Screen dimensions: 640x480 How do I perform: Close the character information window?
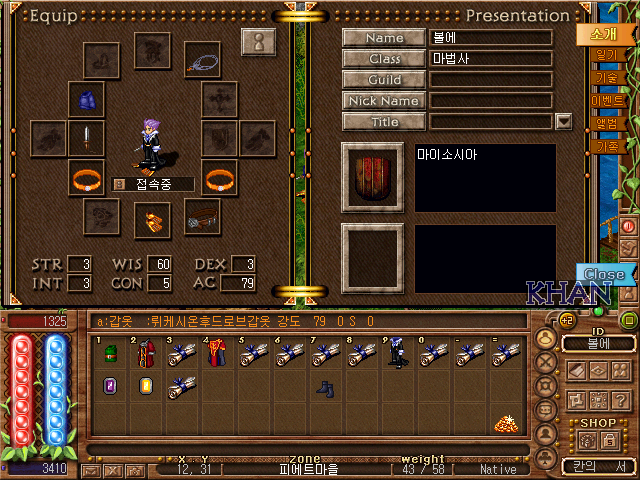pos(603,274)
